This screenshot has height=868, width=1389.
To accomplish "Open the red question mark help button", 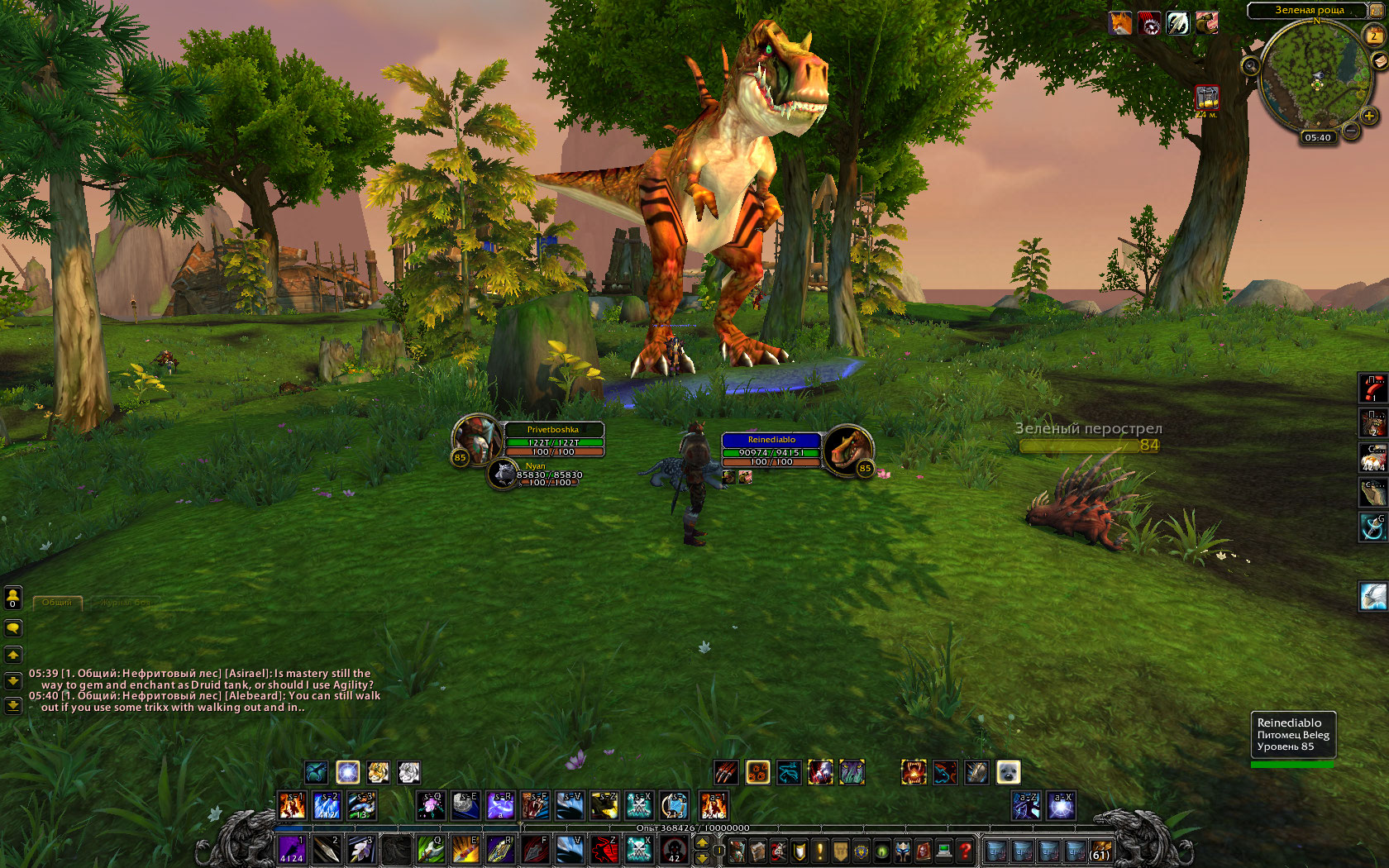I will click(964, 850).
